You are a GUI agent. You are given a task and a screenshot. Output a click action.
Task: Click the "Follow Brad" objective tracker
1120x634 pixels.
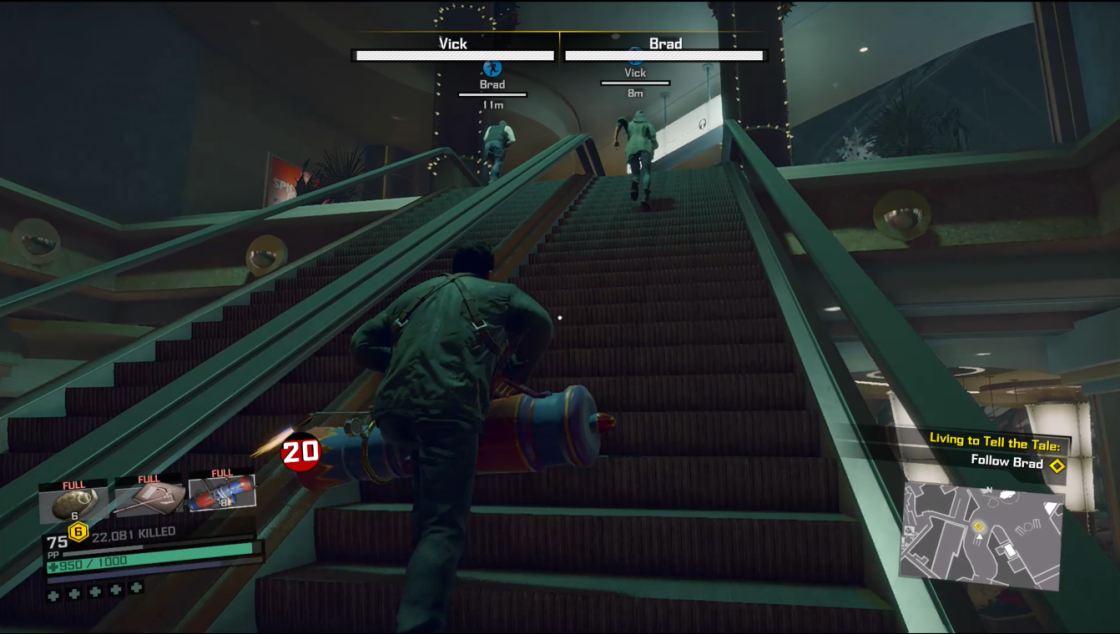1006,463
